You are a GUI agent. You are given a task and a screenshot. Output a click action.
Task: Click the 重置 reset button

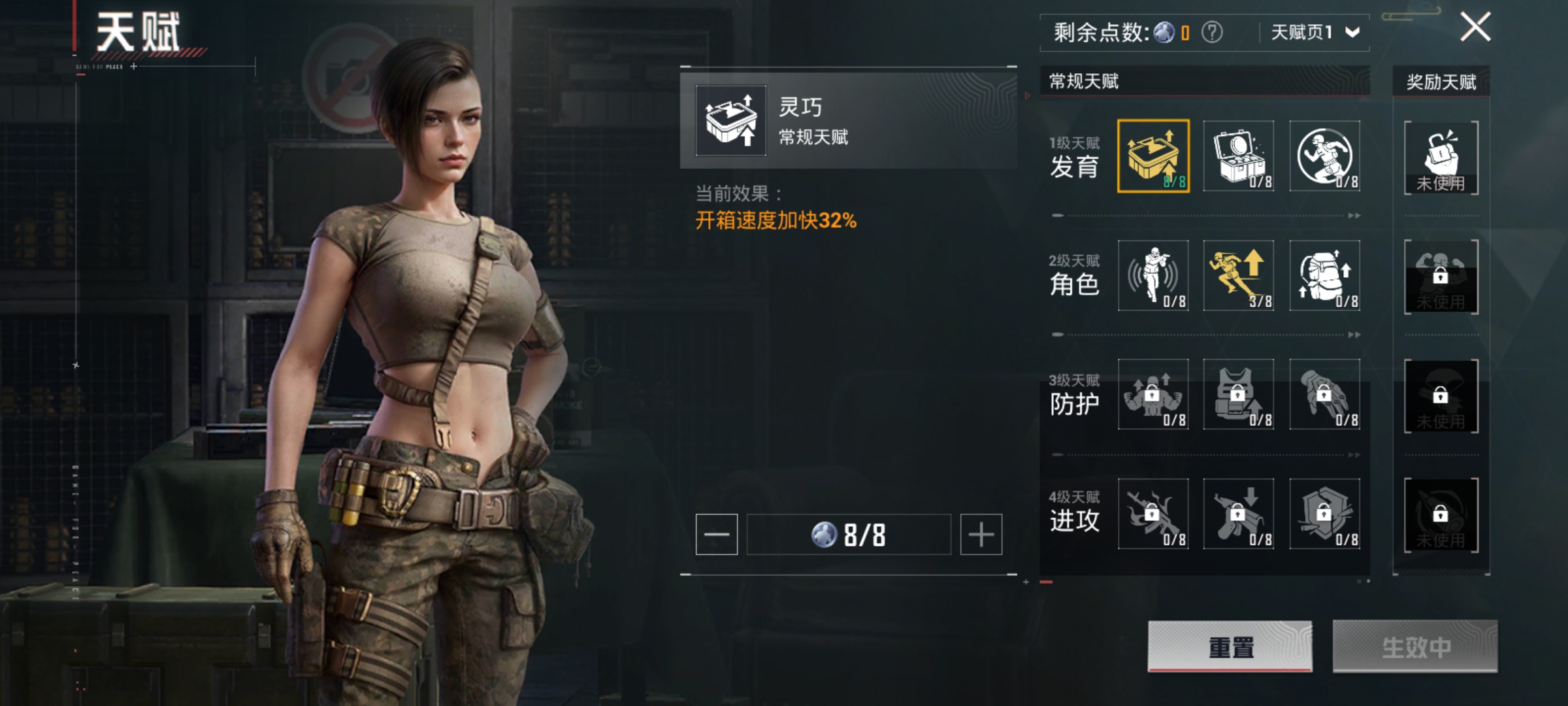coord(1230,646)
